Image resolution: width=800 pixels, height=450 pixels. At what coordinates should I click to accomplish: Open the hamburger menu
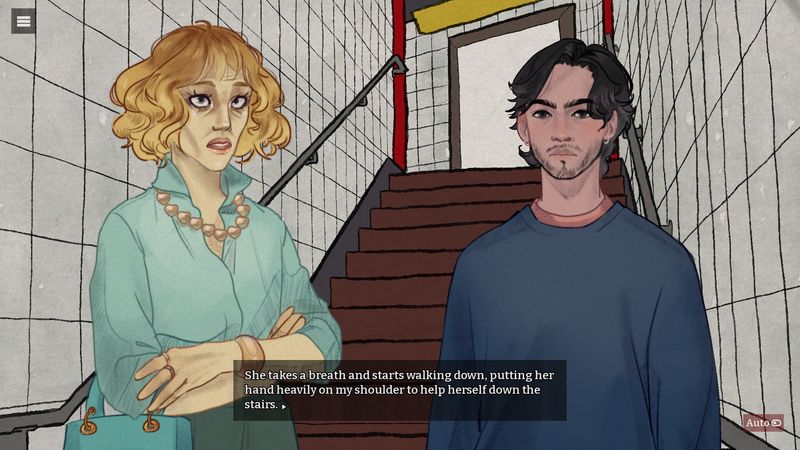pos(23,21)
